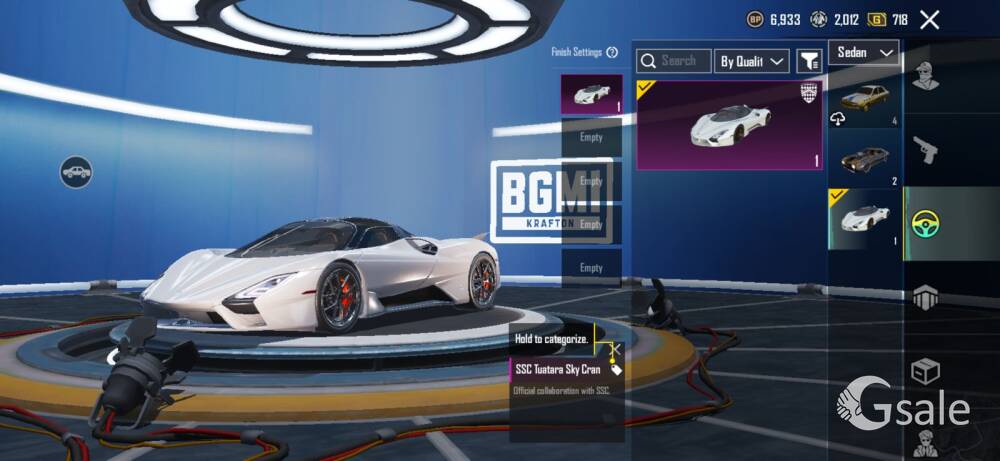Image resolution: width=1000 pixels, height=461 pixels.
Task: Click the Search field
Action: [x=675, y=61]
